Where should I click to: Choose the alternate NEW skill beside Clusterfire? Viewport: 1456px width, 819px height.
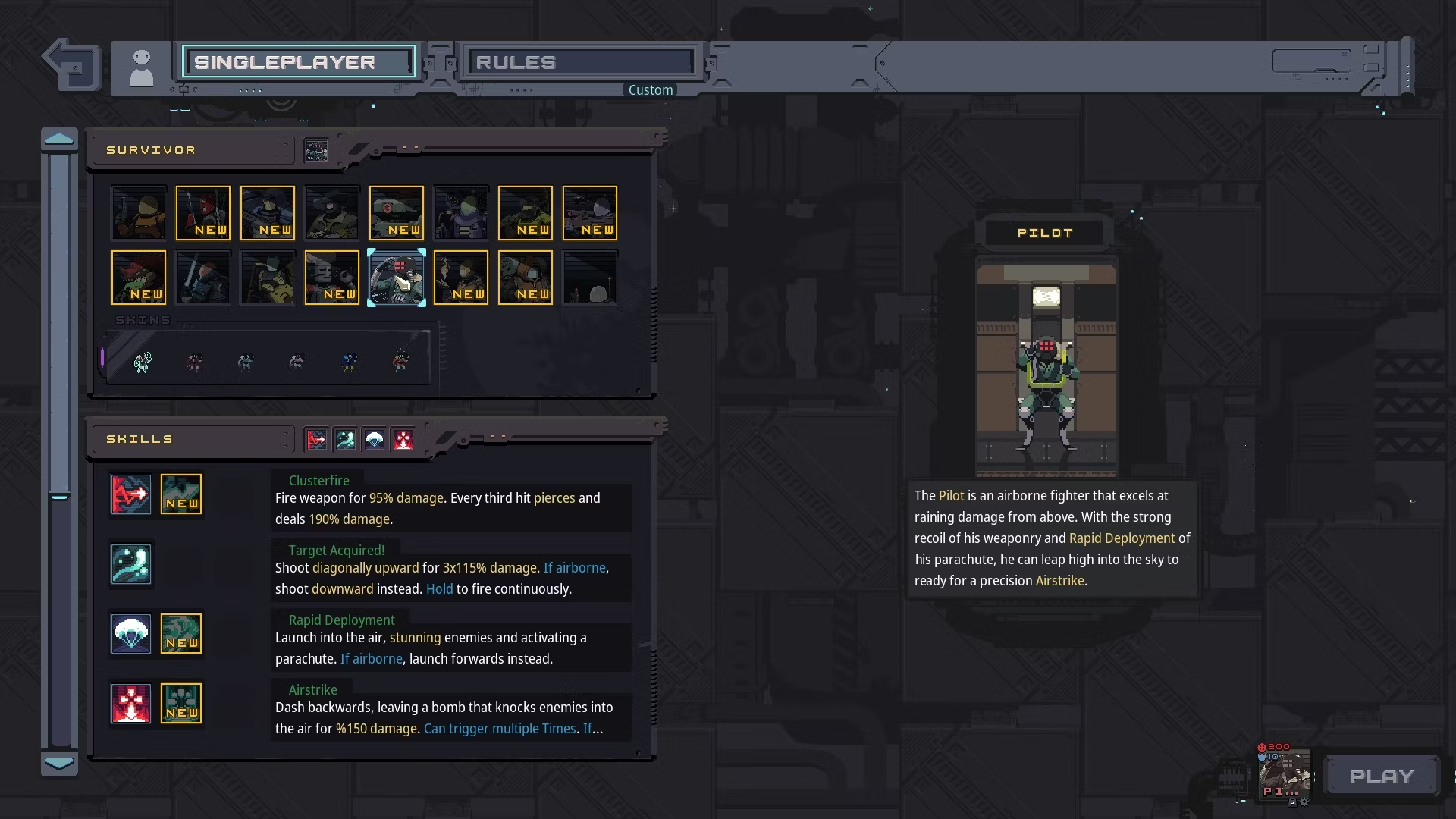(x=181, y=494)
